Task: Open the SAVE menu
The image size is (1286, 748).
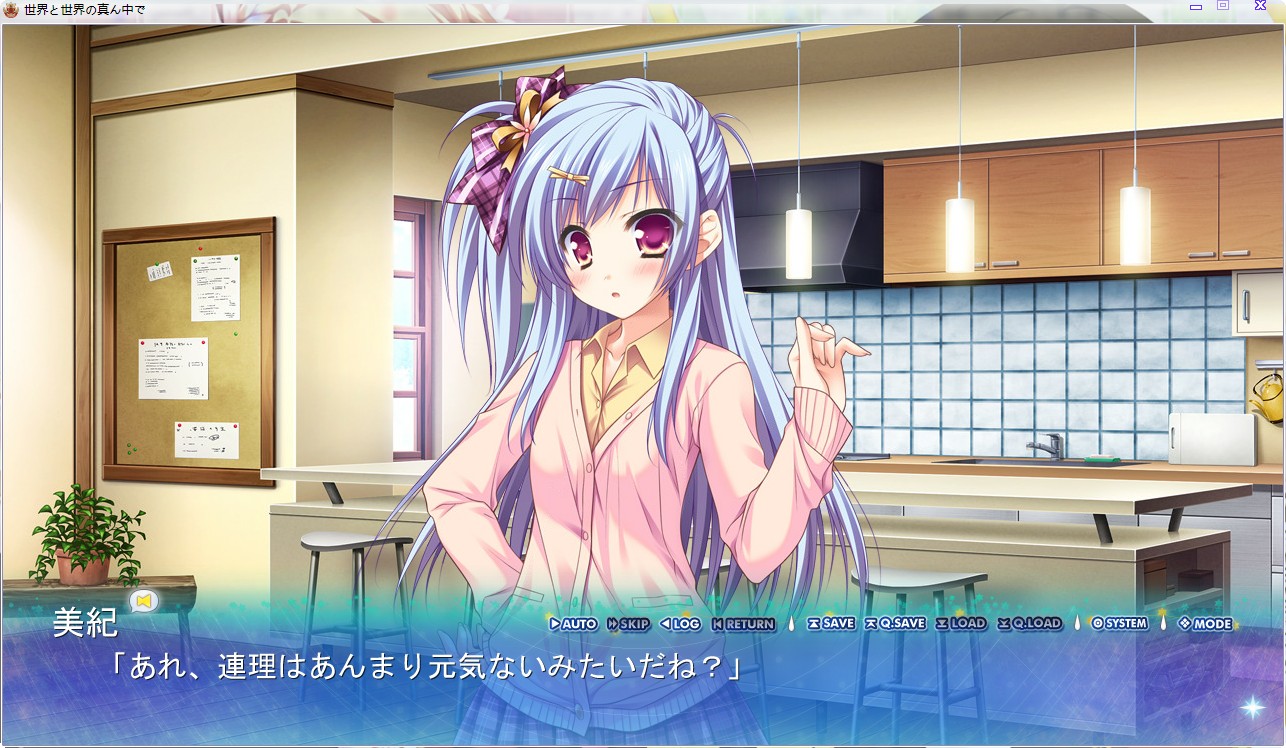Action: (831, 623)
